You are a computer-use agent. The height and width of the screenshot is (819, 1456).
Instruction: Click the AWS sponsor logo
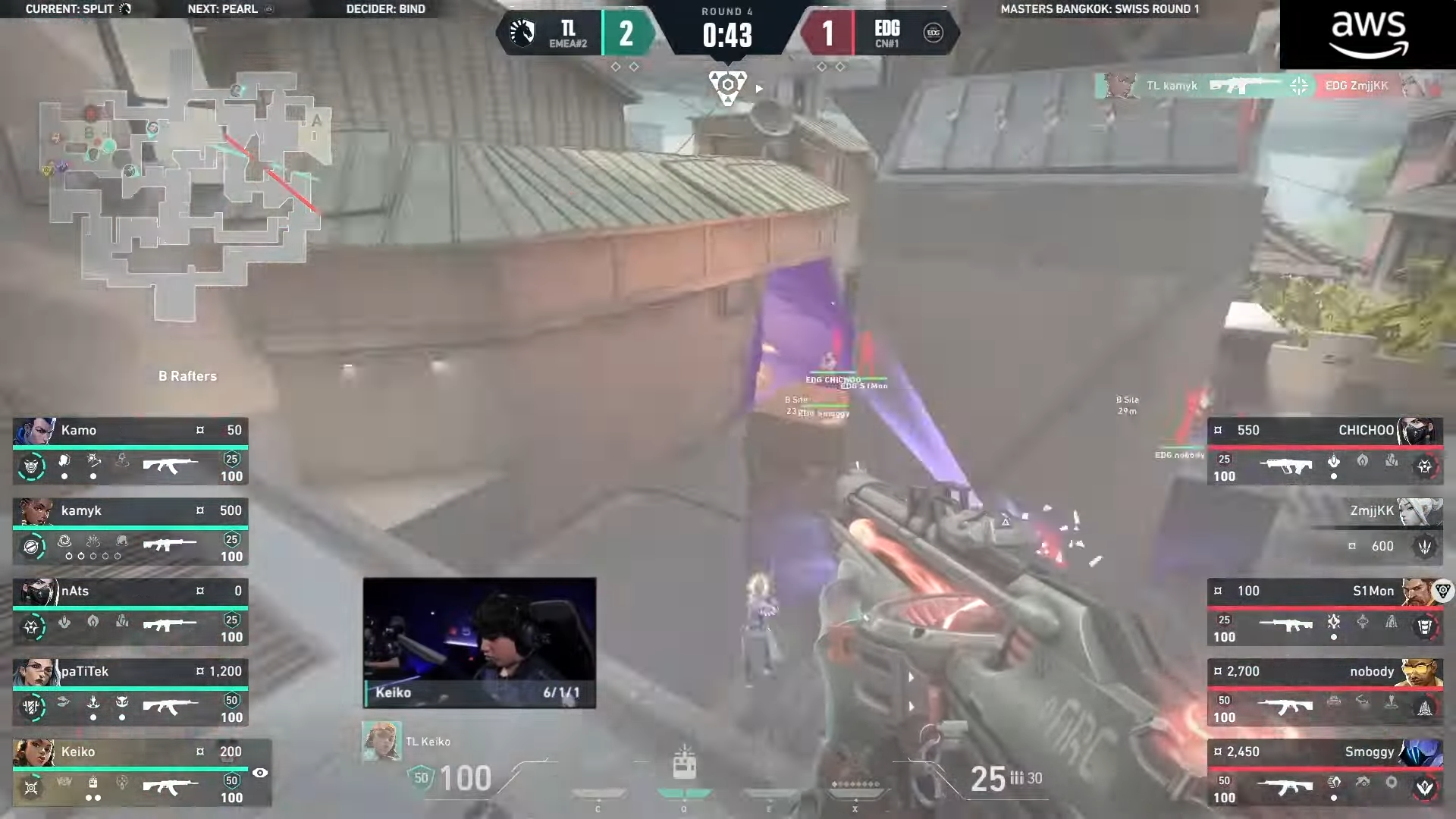click(x=1368, y=35)
